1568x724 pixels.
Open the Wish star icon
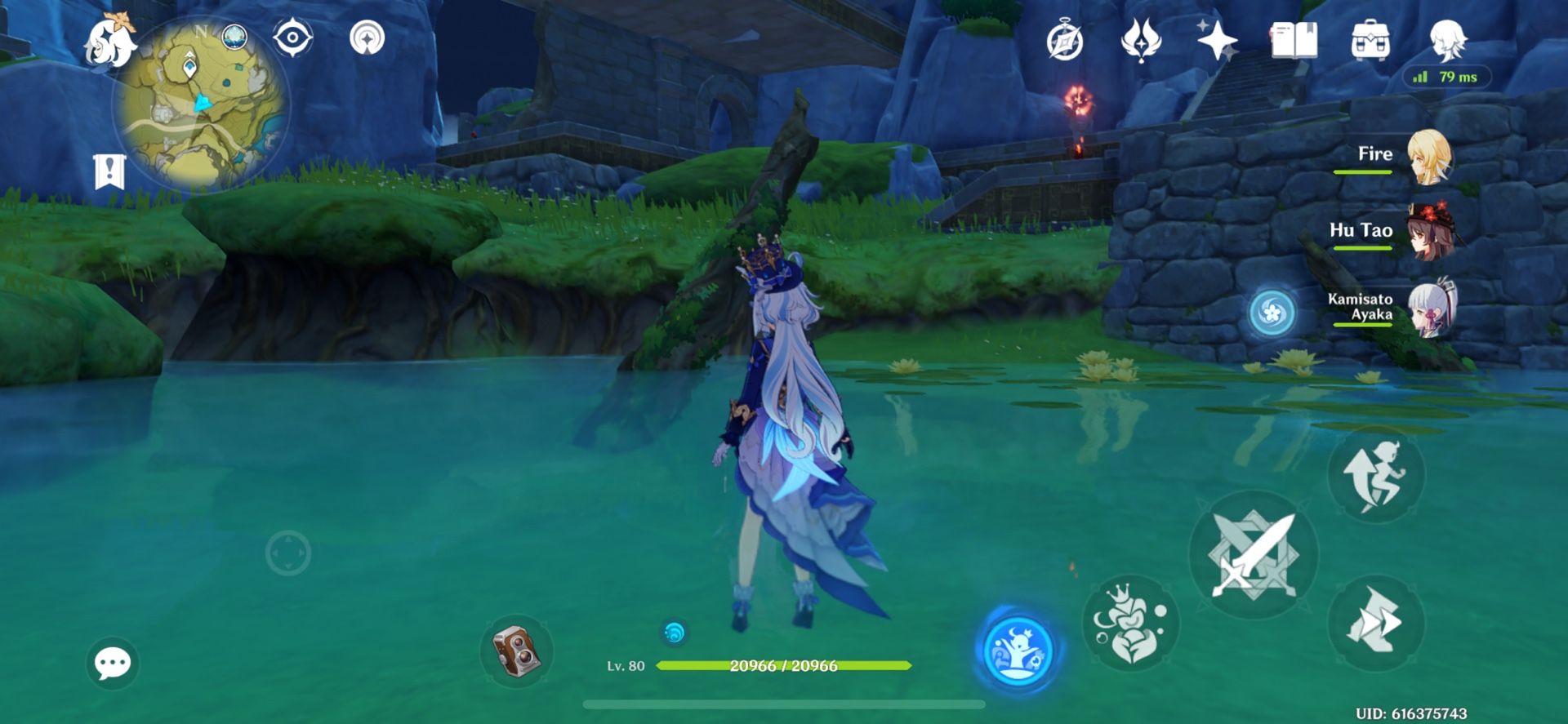(1215, 39)
